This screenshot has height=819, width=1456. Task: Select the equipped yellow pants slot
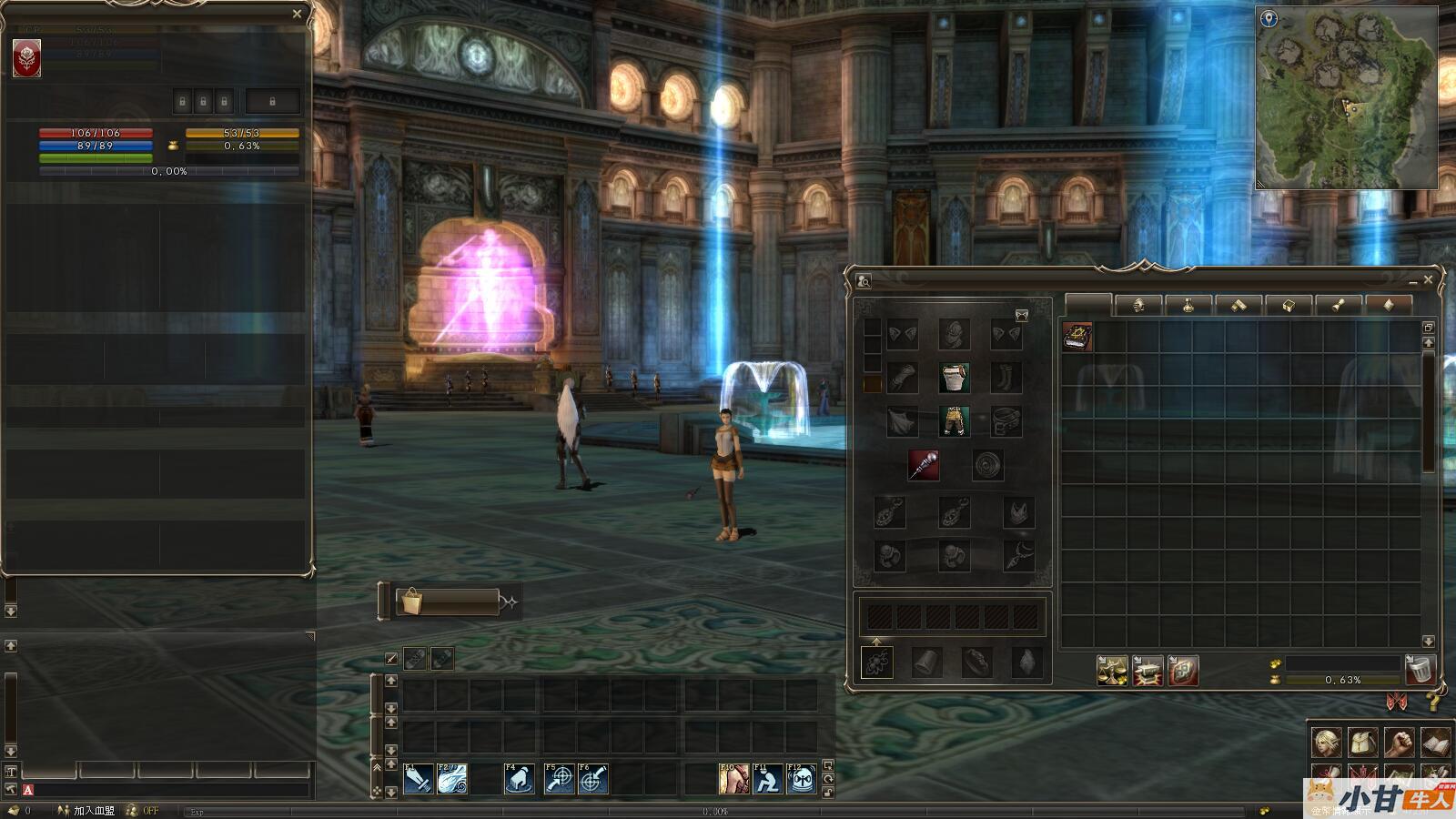click(x=954, y=421)
